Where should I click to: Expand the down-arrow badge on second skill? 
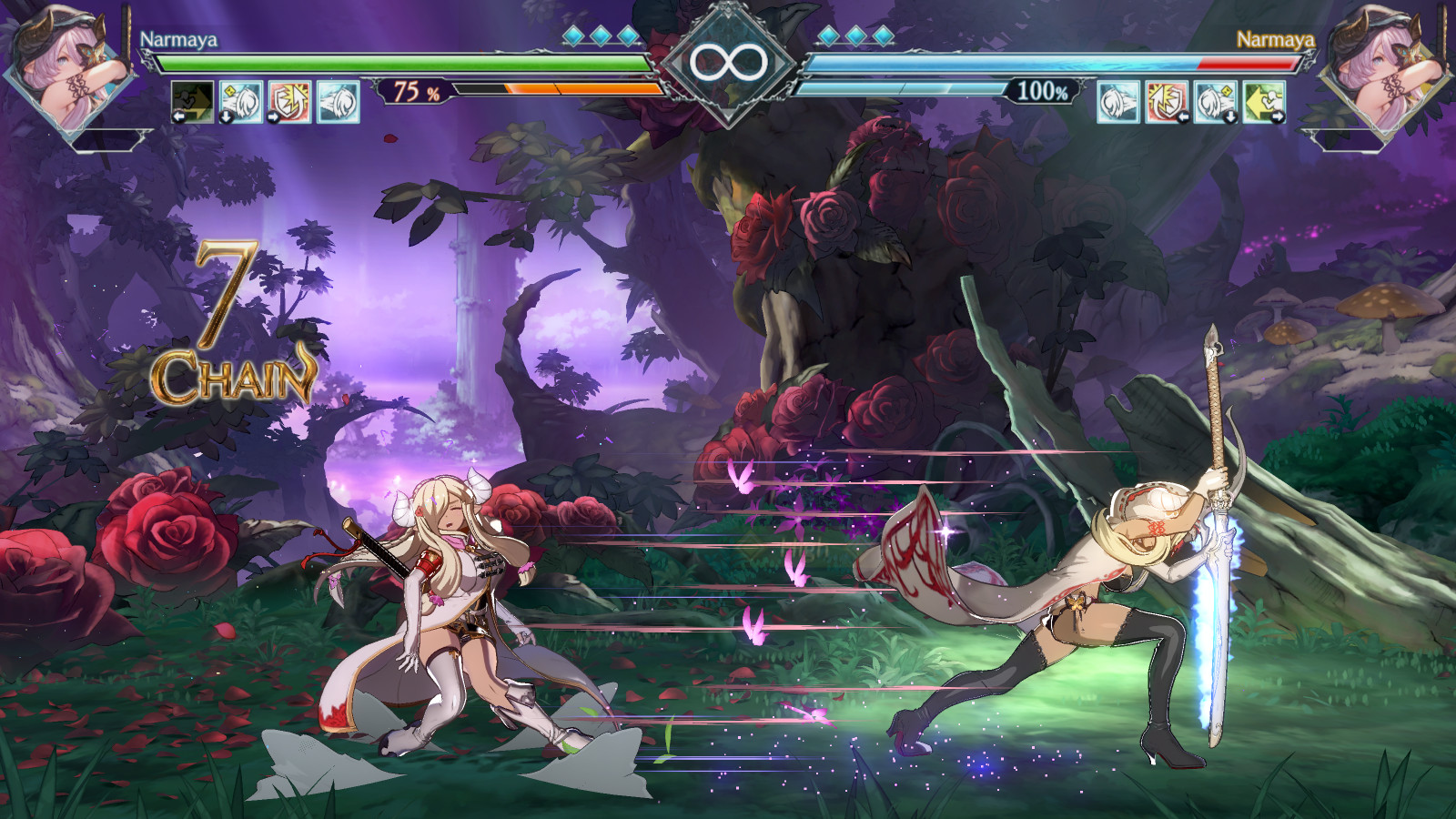pos(226,116)
